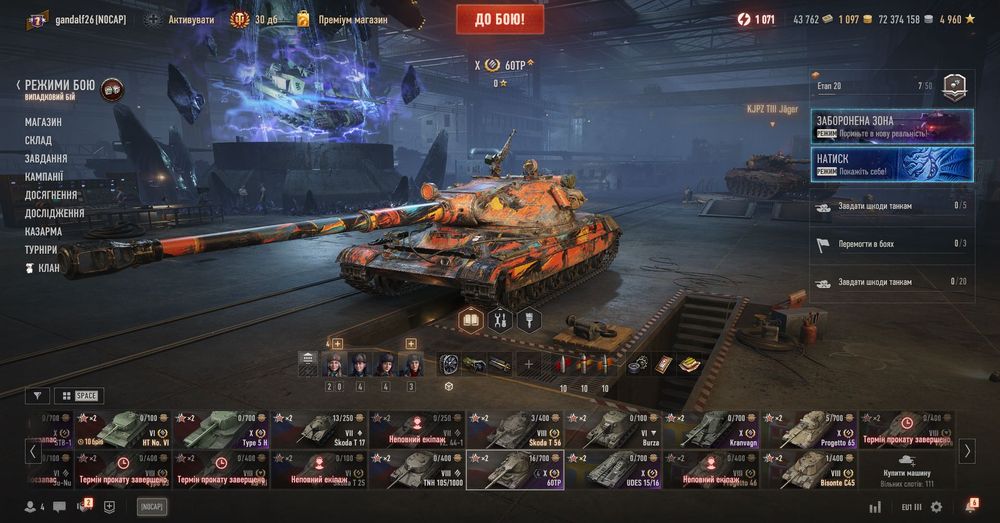Open the paintbrush exterior customization button

click(528, 320)
